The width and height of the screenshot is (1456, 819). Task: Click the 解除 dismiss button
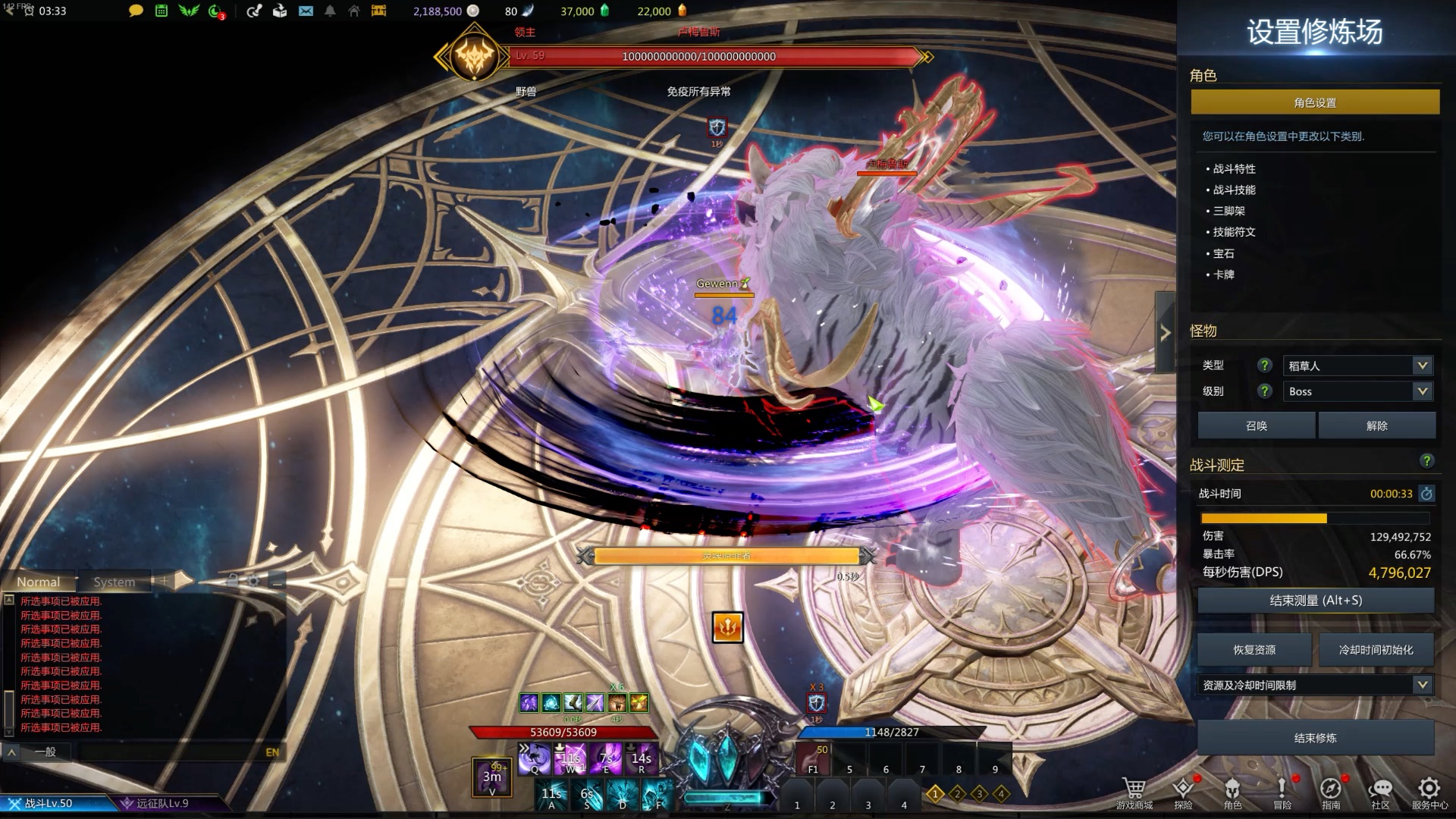click(x=1376, y=425)
